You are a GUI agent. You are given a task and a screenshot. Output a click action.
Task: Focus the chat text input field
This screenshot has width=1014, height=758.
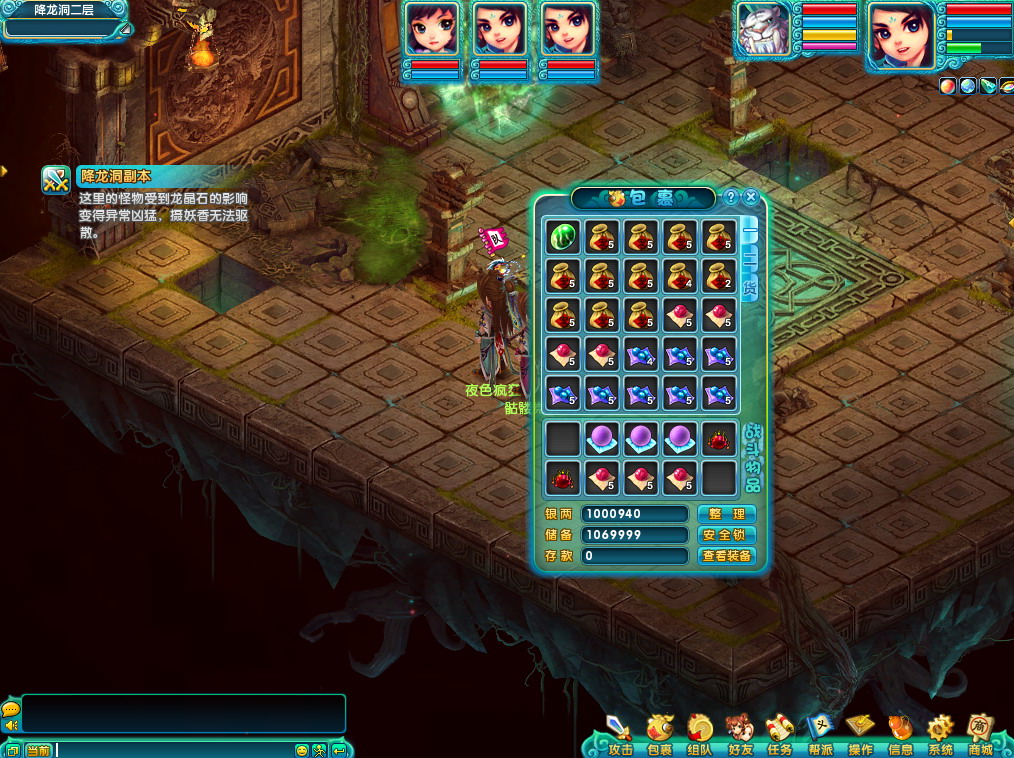tap(170, 750)
